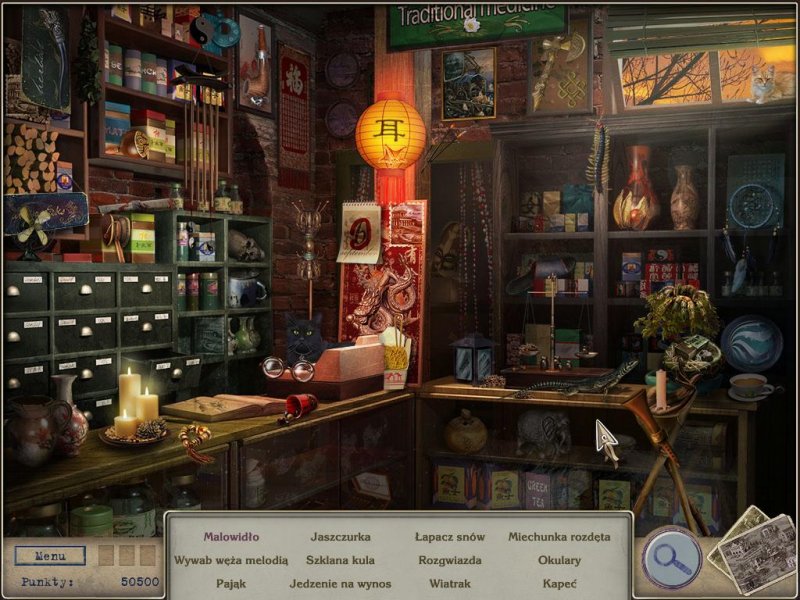This screenshot has width=800, height=600.
Task: Click Okulary in the item list
Action: click(x=559, y=560)
